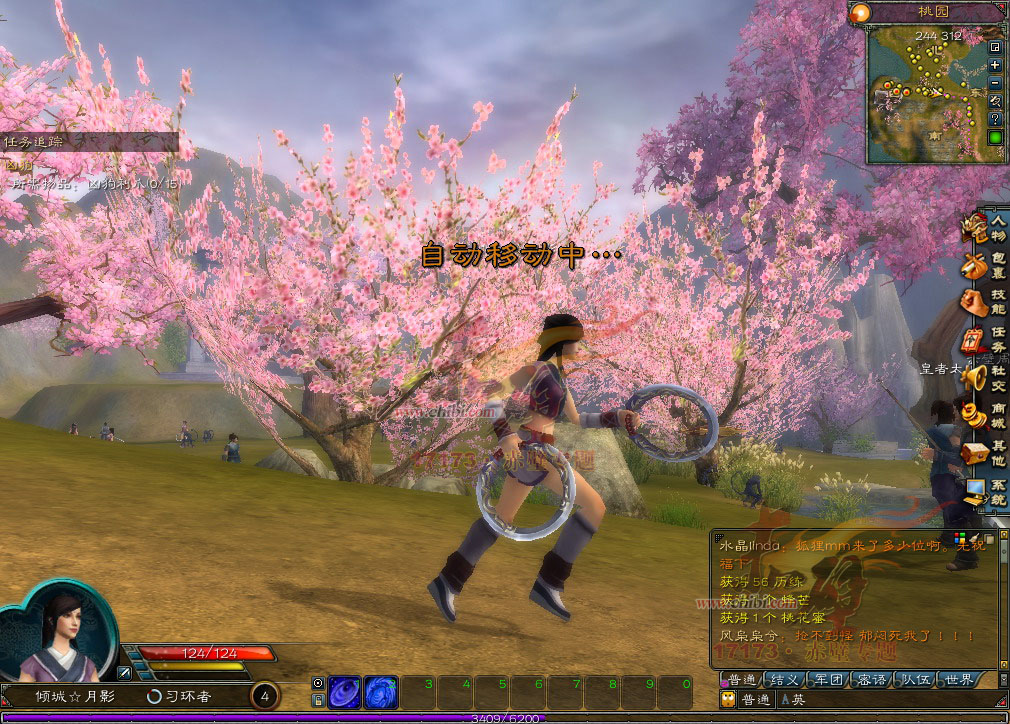Zoom out the minimap with minus button
Screen dimensions: 1010x724
(x=995, y=83)
